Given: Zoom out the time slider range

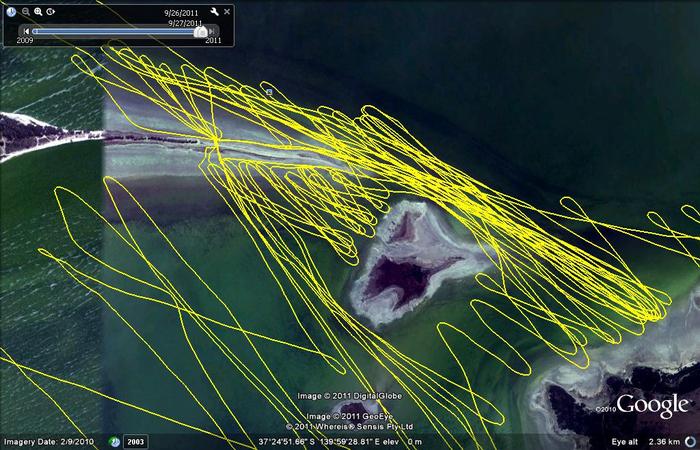Looking at the screenshot, I should pos(24,12).
